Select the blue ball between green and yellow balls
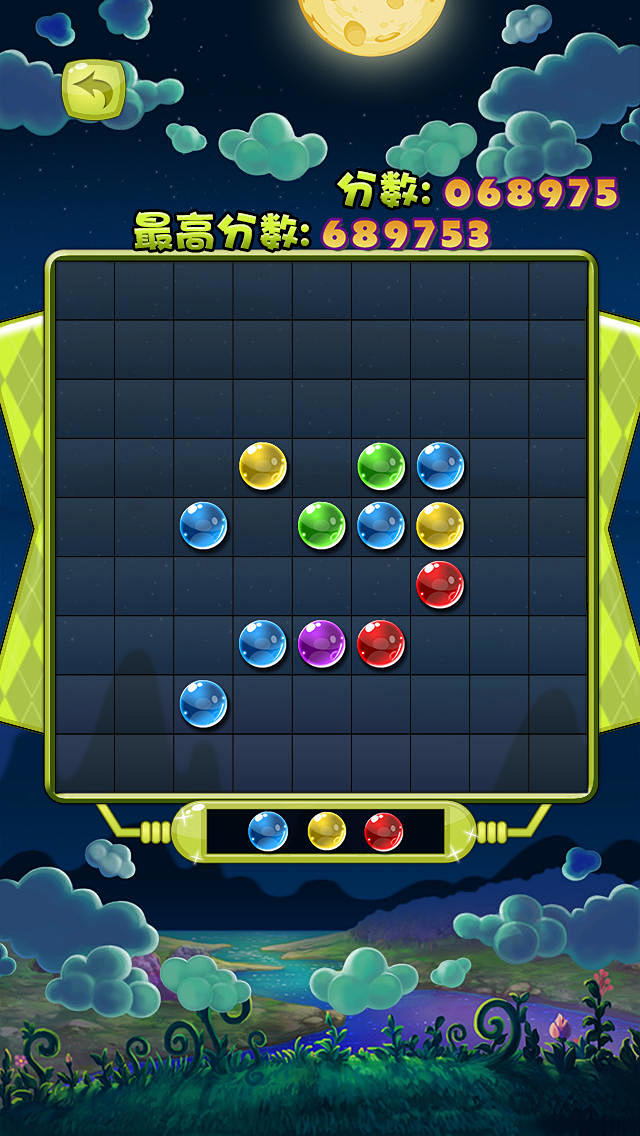640x1136 pixels. click(x=381, y=525)
